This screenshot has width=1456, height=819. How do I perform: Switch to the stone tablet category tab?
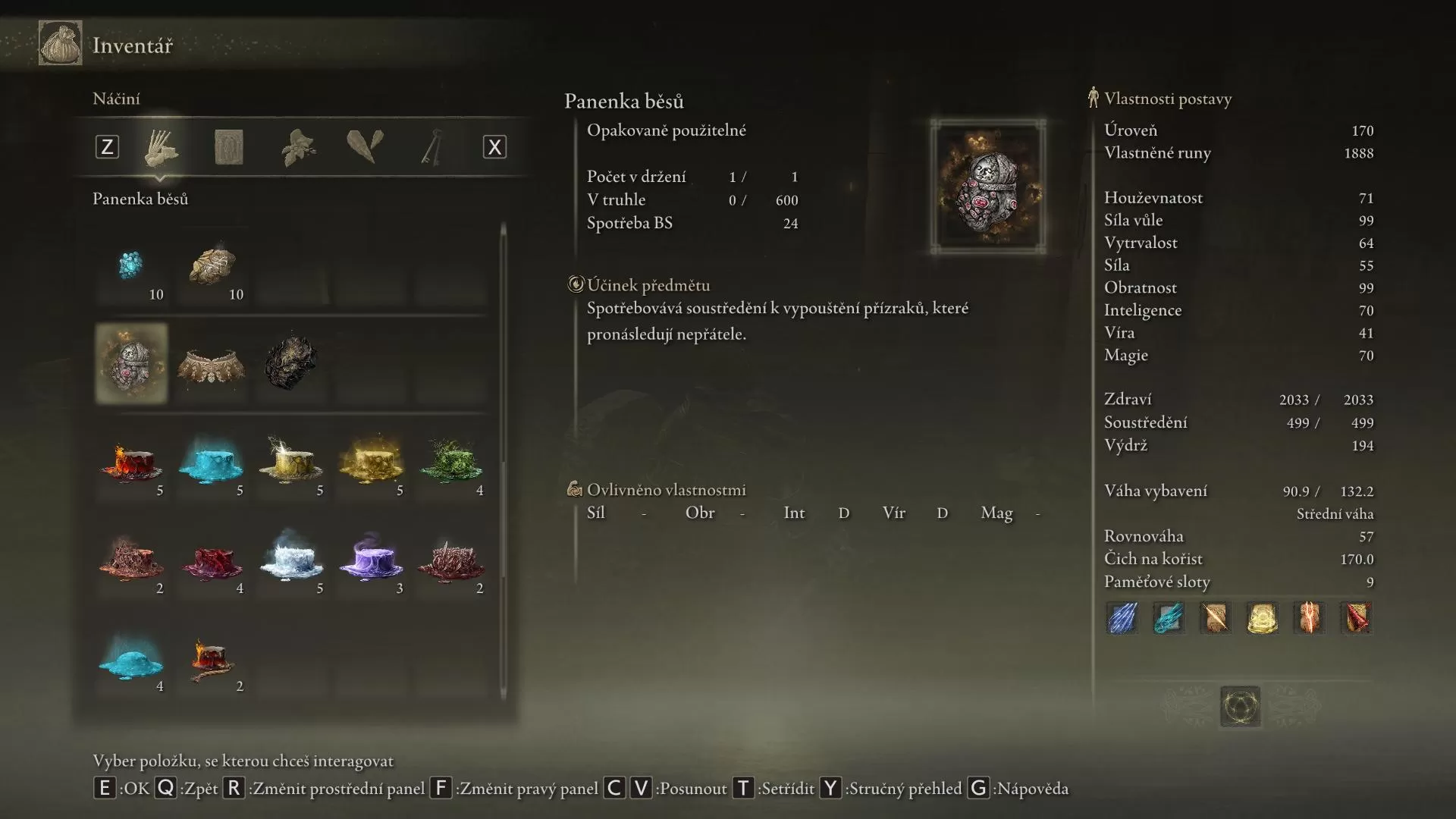coord(228,147)
